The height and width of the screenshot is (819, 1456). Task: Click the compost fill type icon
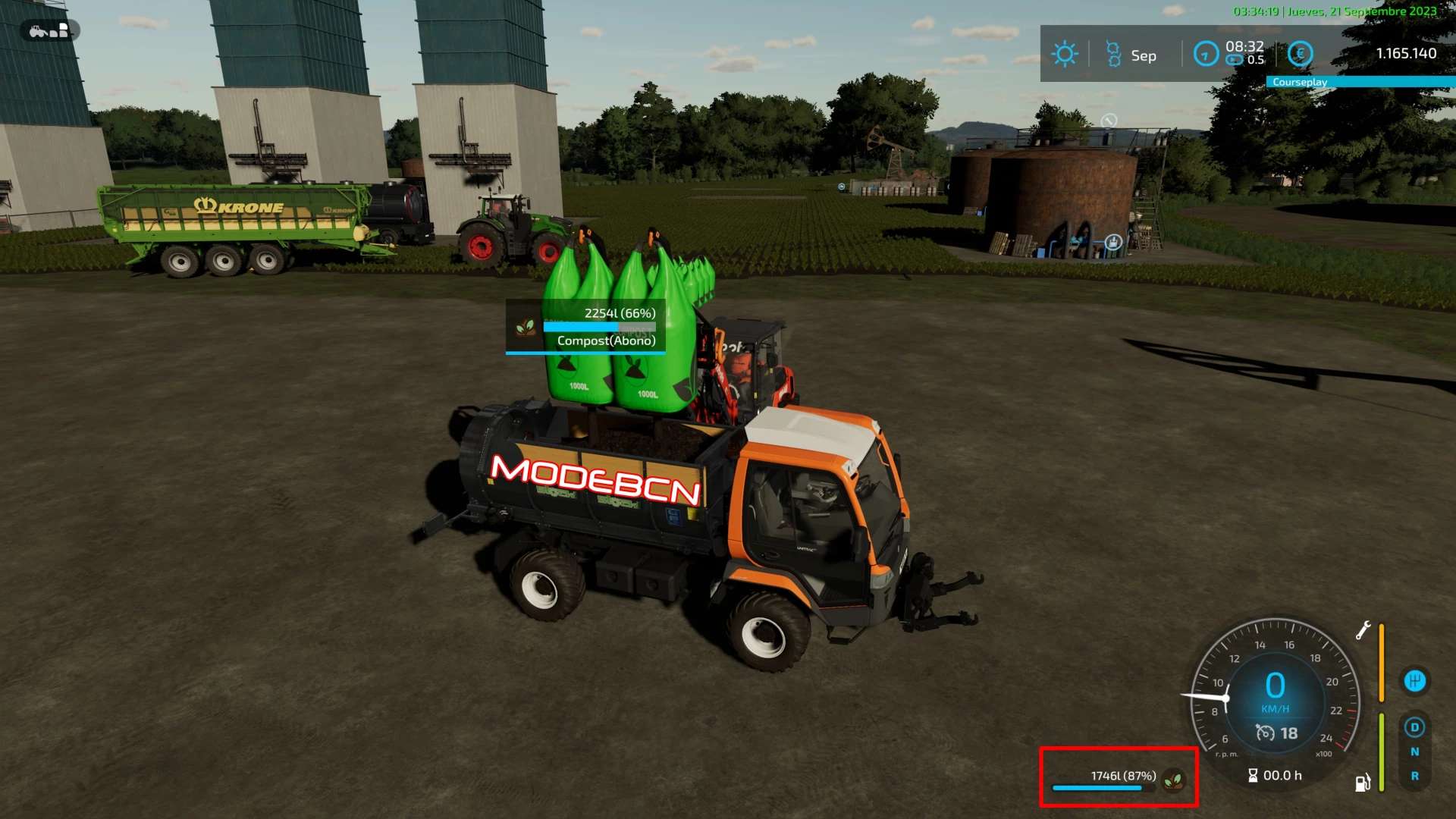tap(1173, 778)
